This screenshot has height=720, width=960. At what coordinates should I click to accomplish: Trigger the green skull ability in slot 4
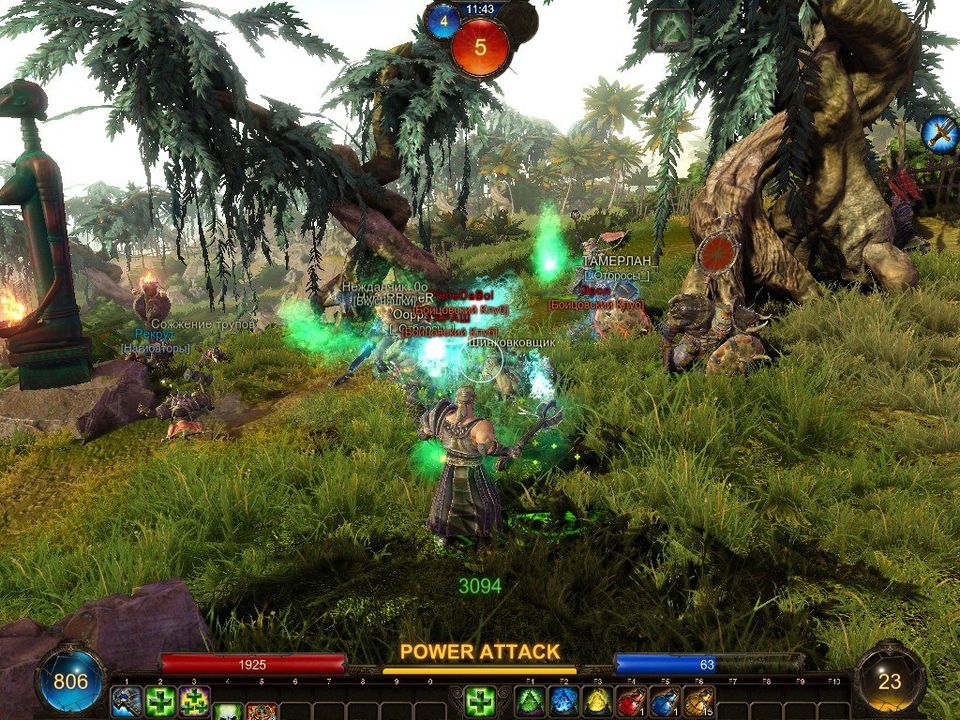pyautogui.click(x=228, y=712)
